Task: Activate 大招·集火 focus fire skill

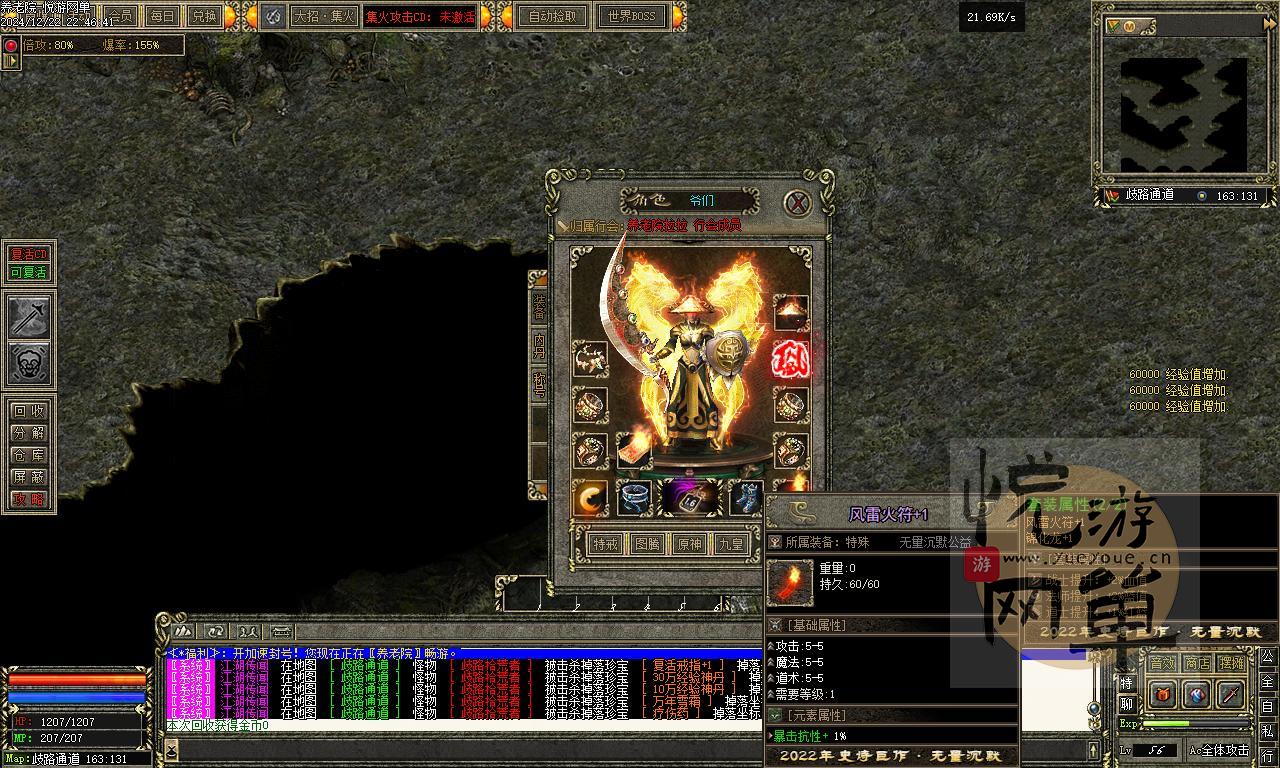Action: (x=322, y=16)
